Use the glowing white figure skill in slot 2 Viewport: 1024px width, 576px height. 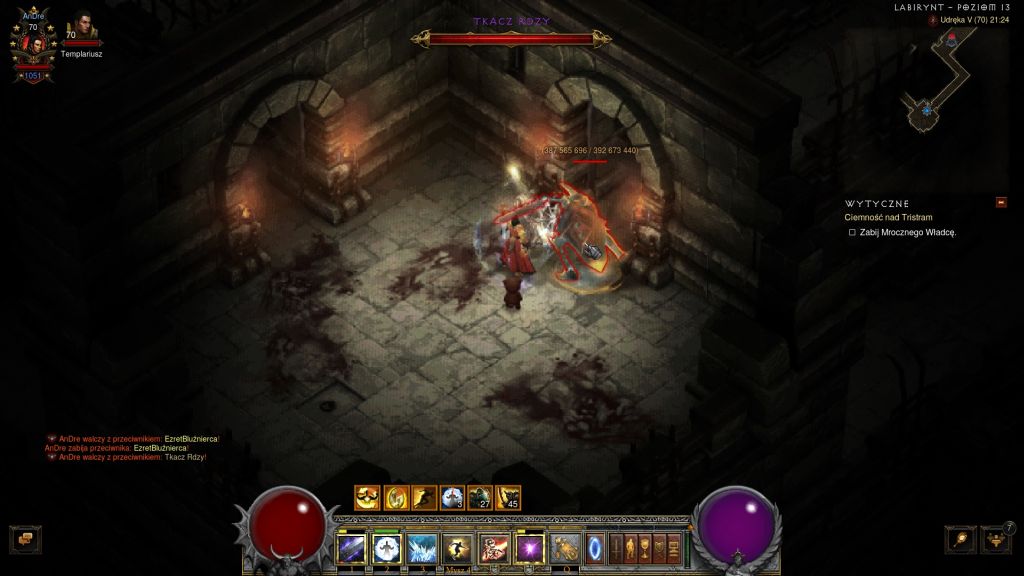coord(387,548)
